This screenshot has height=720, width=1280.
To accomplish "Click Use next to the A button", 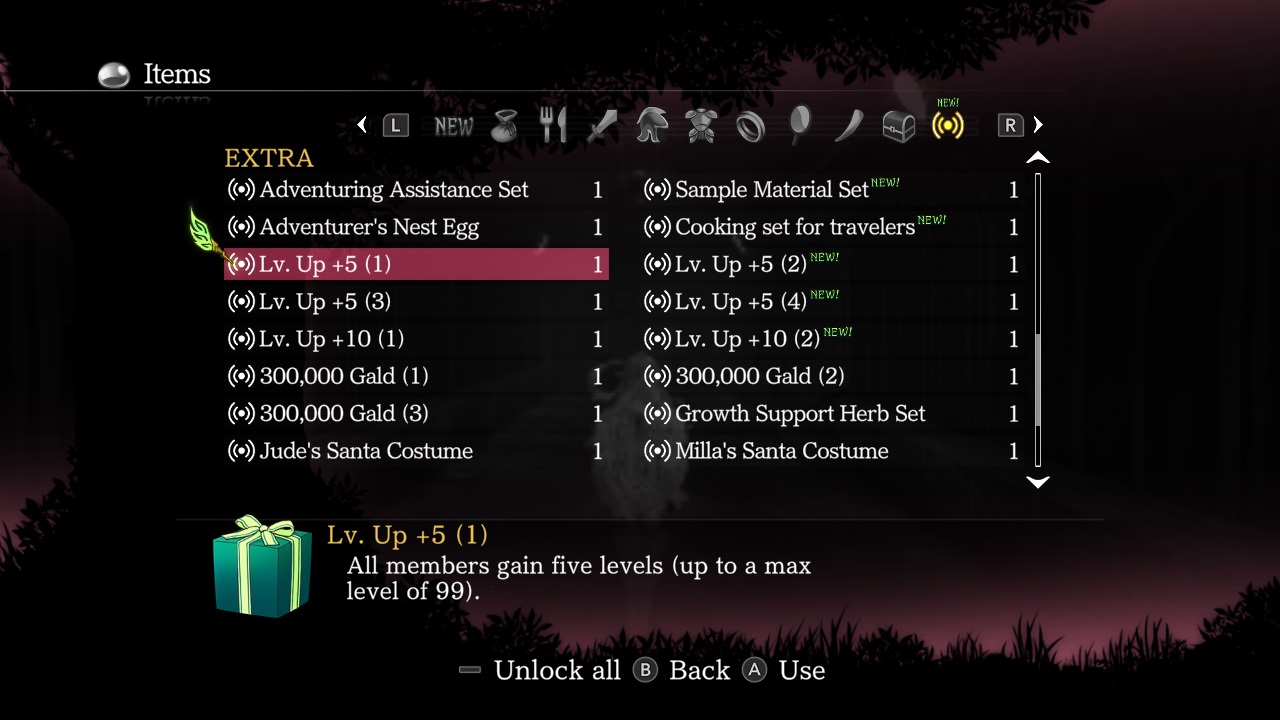I will click(802, 670).
